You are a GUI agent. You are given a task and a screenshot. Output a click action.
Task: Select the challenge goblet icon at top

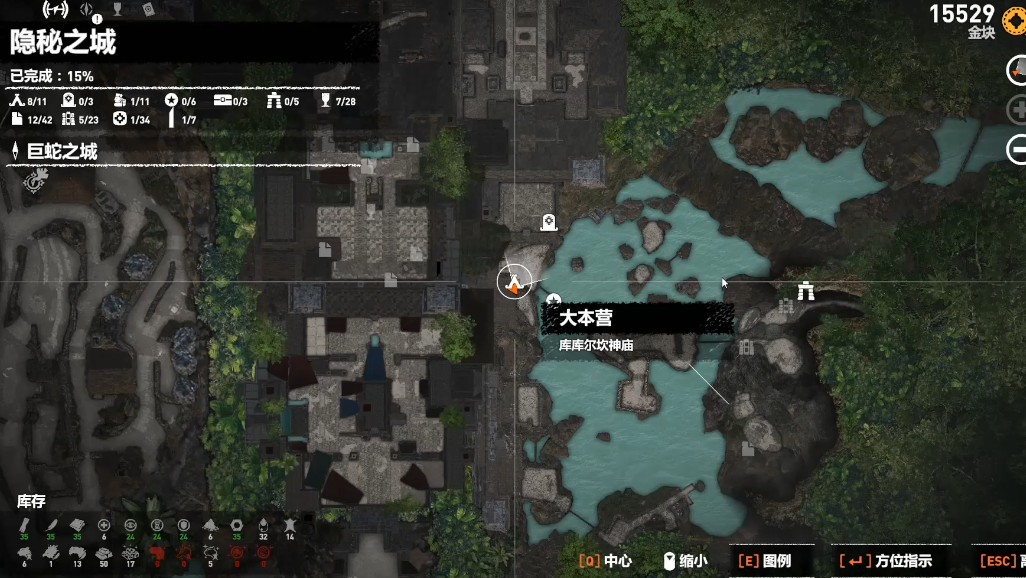coord(118,10)
